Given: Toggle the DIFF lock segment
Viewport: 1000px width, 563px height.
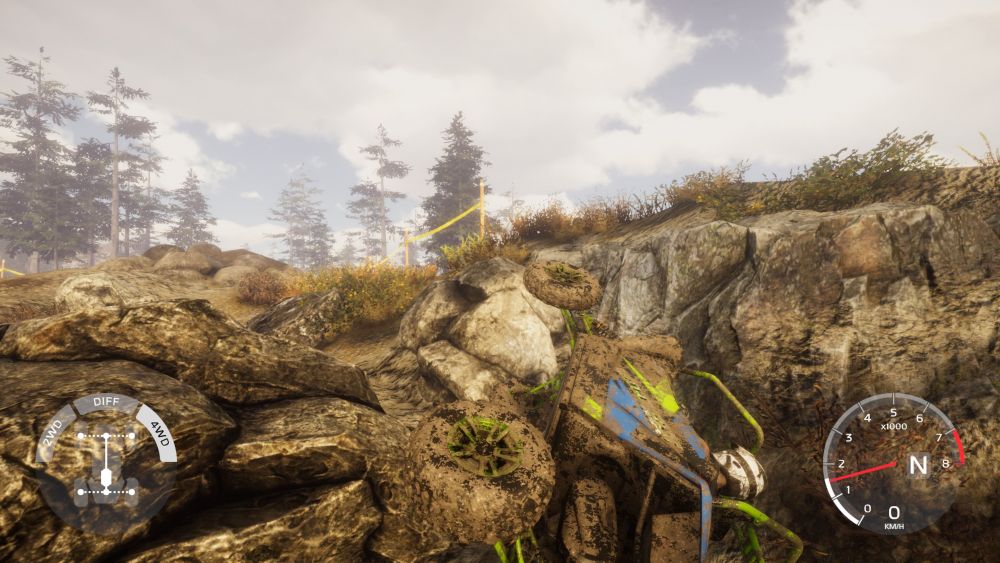Looking at the screenshot, I should point(105,404).
